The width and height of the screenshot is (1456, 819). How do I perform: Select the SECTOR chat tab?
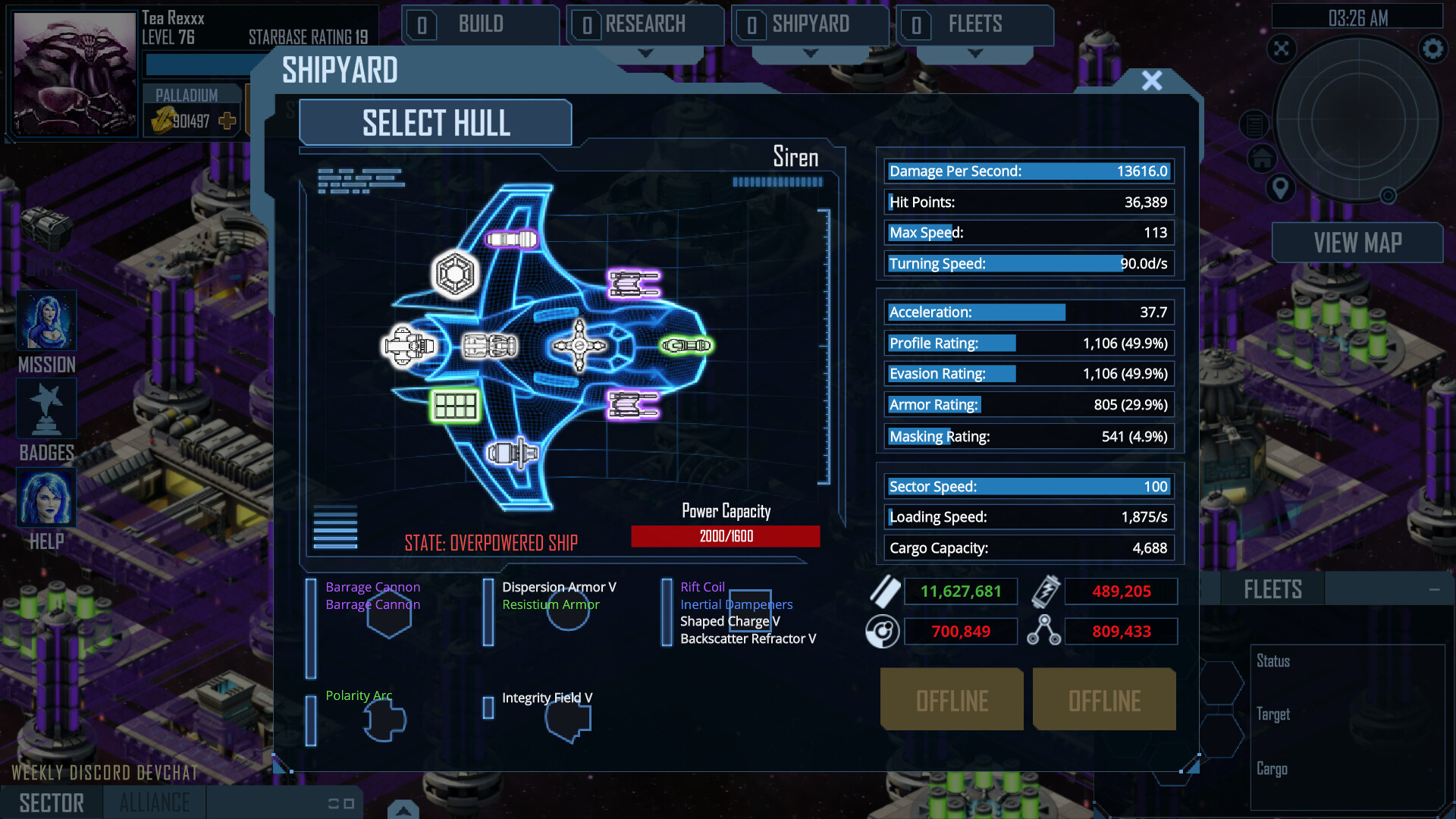[x=51, y=802]
